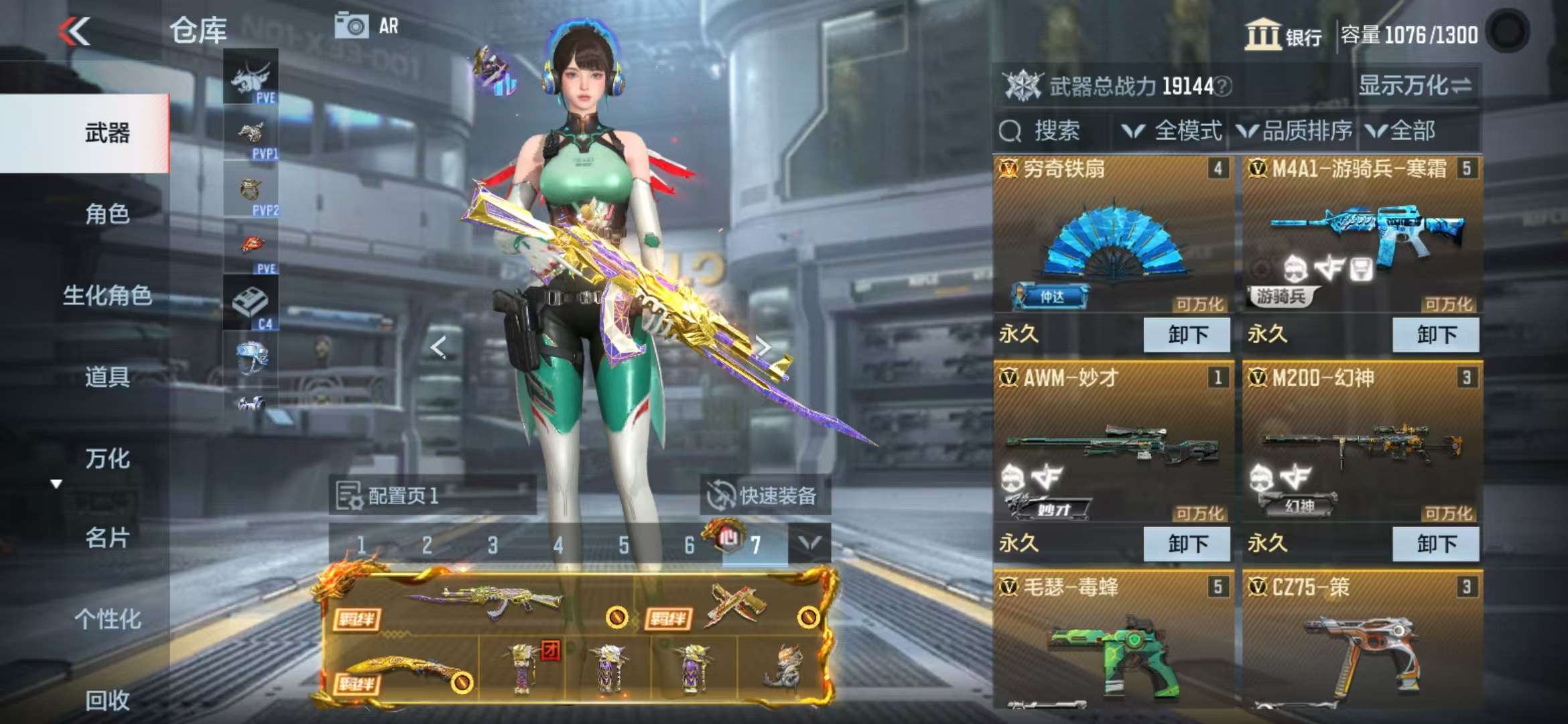Unequip the 穷奇铁扇 fan with 卸下
The height and width of the screenshot is (724, 1568).
(1186, 335)
